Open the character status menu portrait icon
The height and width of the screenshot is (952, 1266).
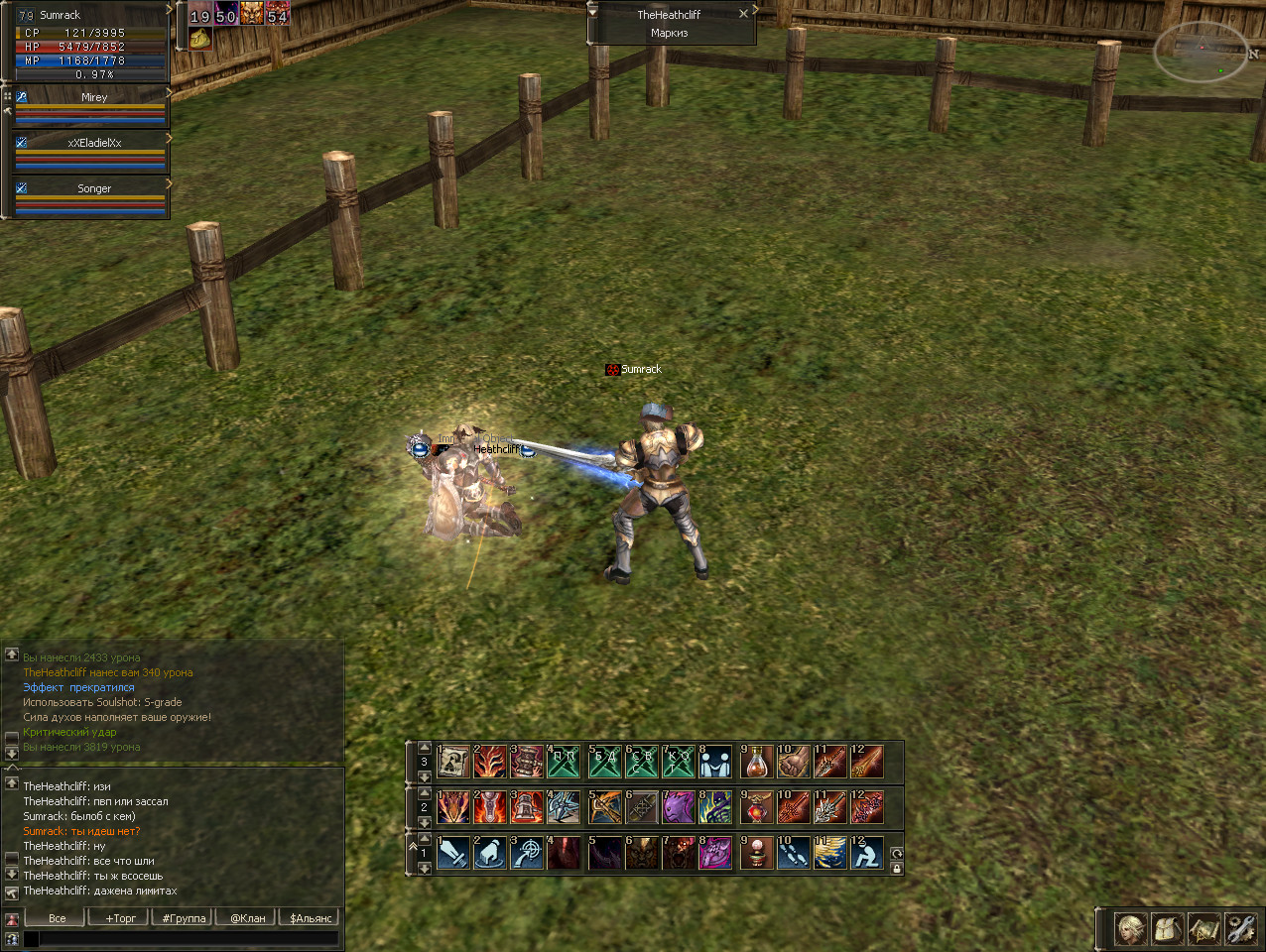[1130, 929]
